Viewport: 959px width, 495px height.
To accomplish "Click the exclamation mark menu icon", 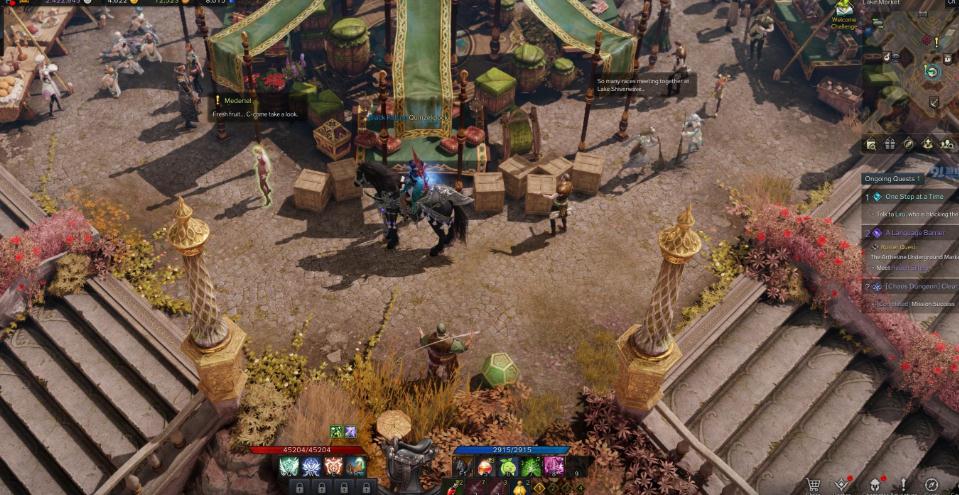I will pyautogui.click(x=903, y=485).
